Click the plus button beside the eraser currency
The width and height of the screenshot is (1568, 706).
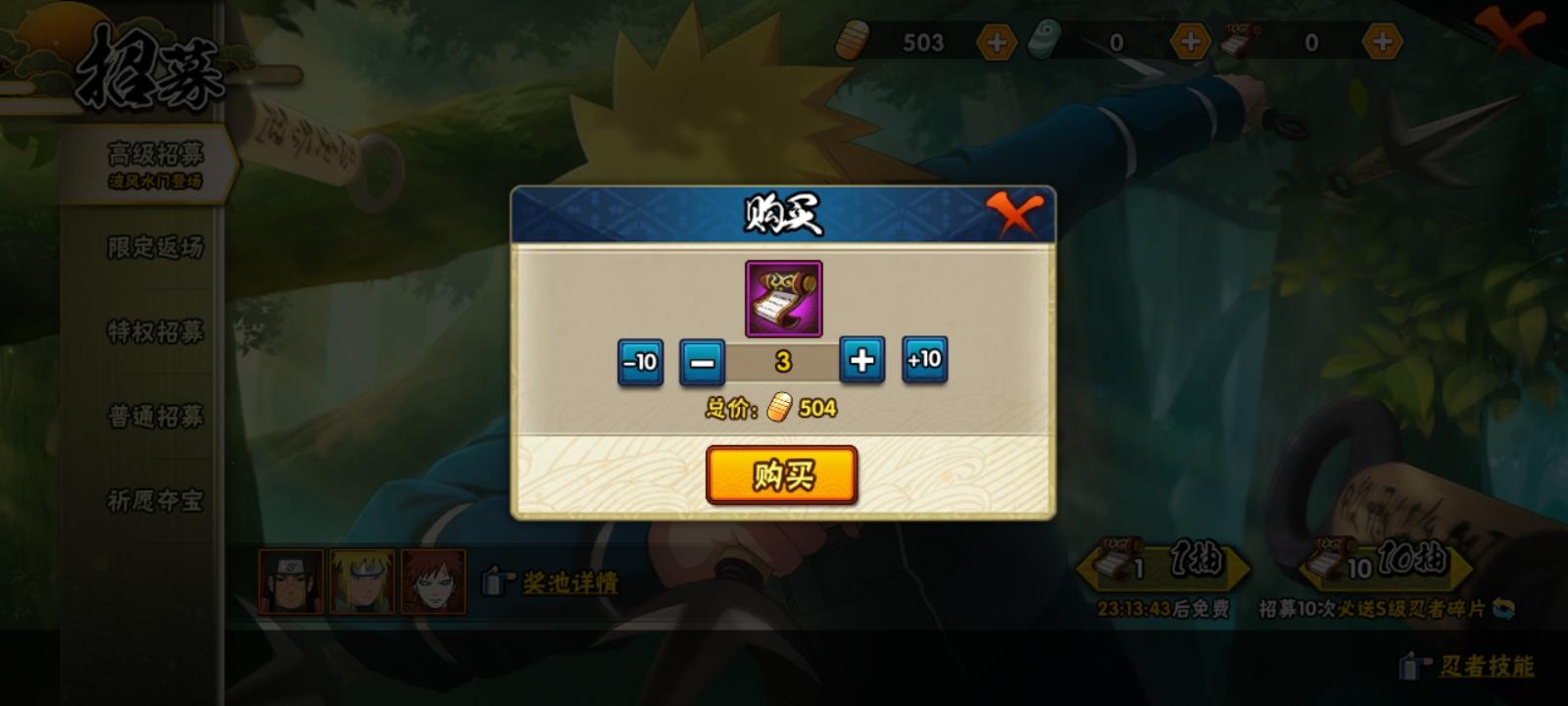click(1189, 41)
